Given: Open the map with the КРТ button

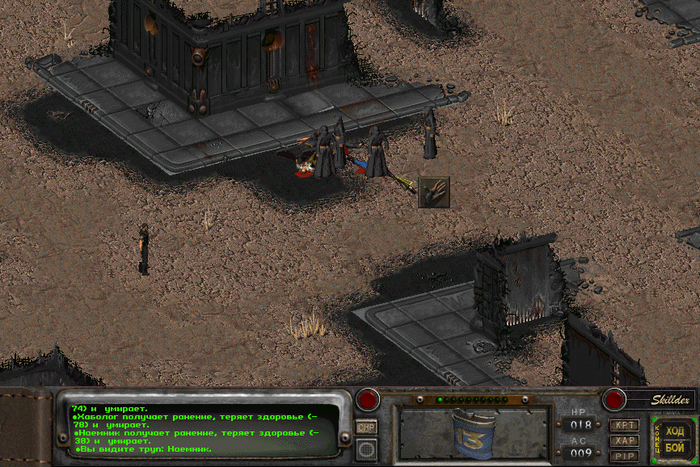Looking at the screenshot, I should pyautogui.click(x=624, y=425).
